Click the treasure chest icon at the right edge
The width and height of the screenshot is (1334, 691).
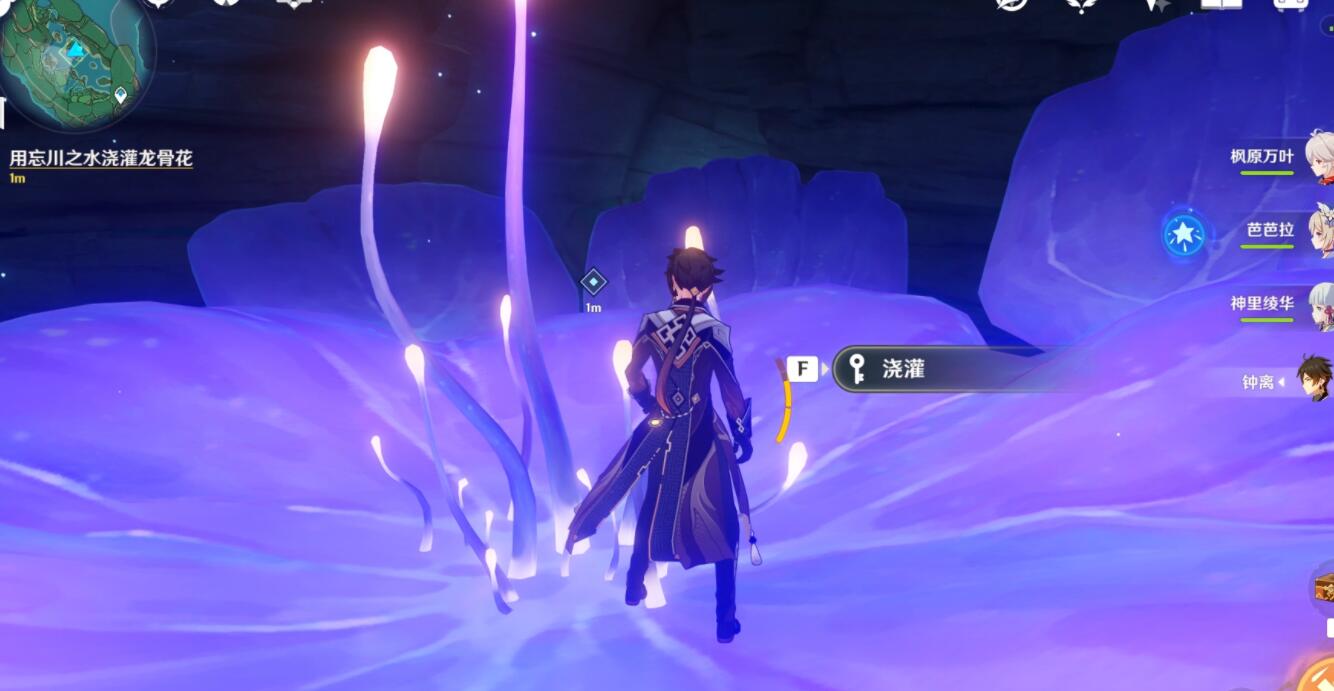coord(1324,588)
